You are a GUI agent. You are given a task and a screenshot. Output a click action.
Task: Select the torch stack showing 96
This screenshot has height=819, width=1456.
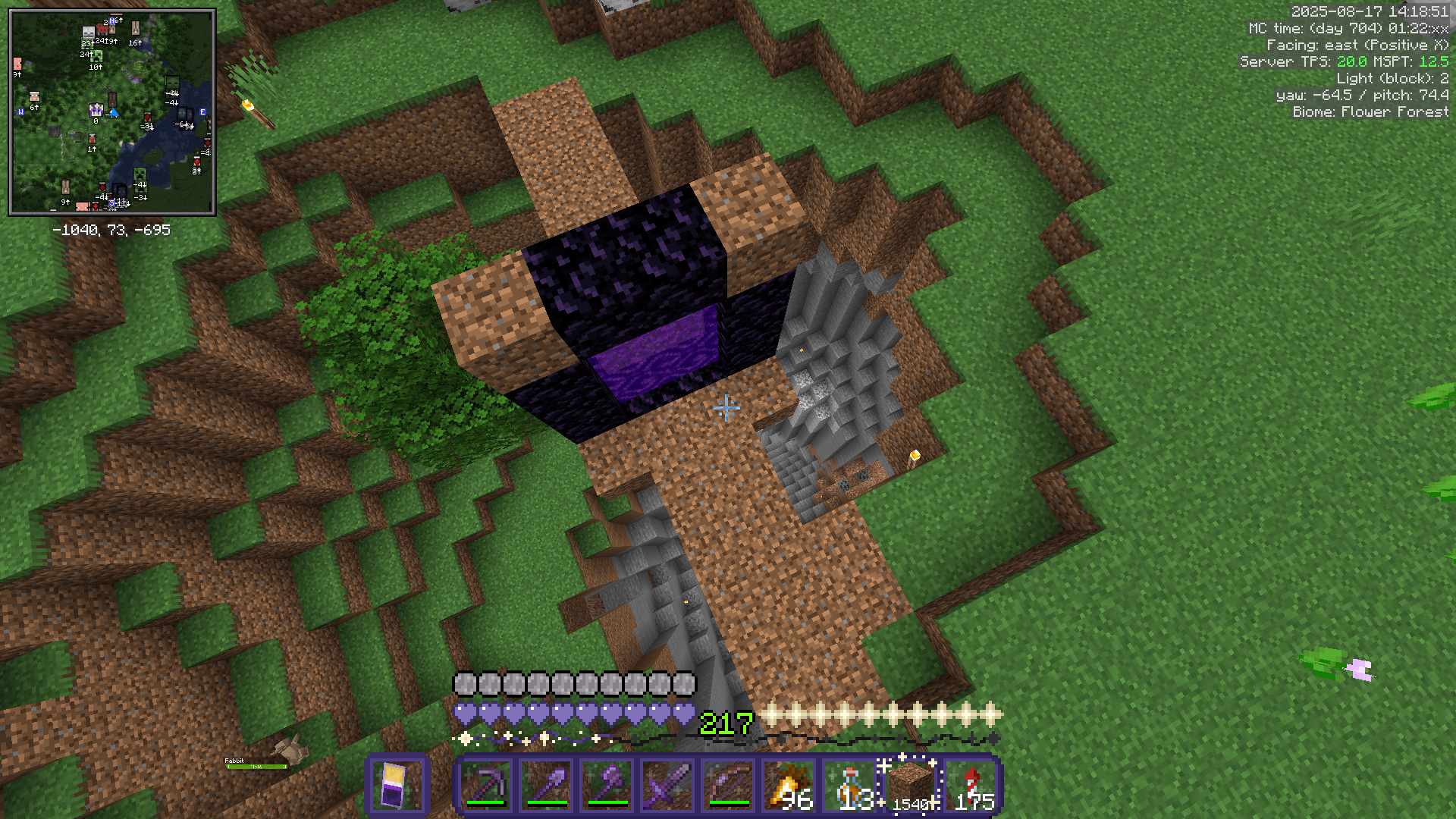790,785
